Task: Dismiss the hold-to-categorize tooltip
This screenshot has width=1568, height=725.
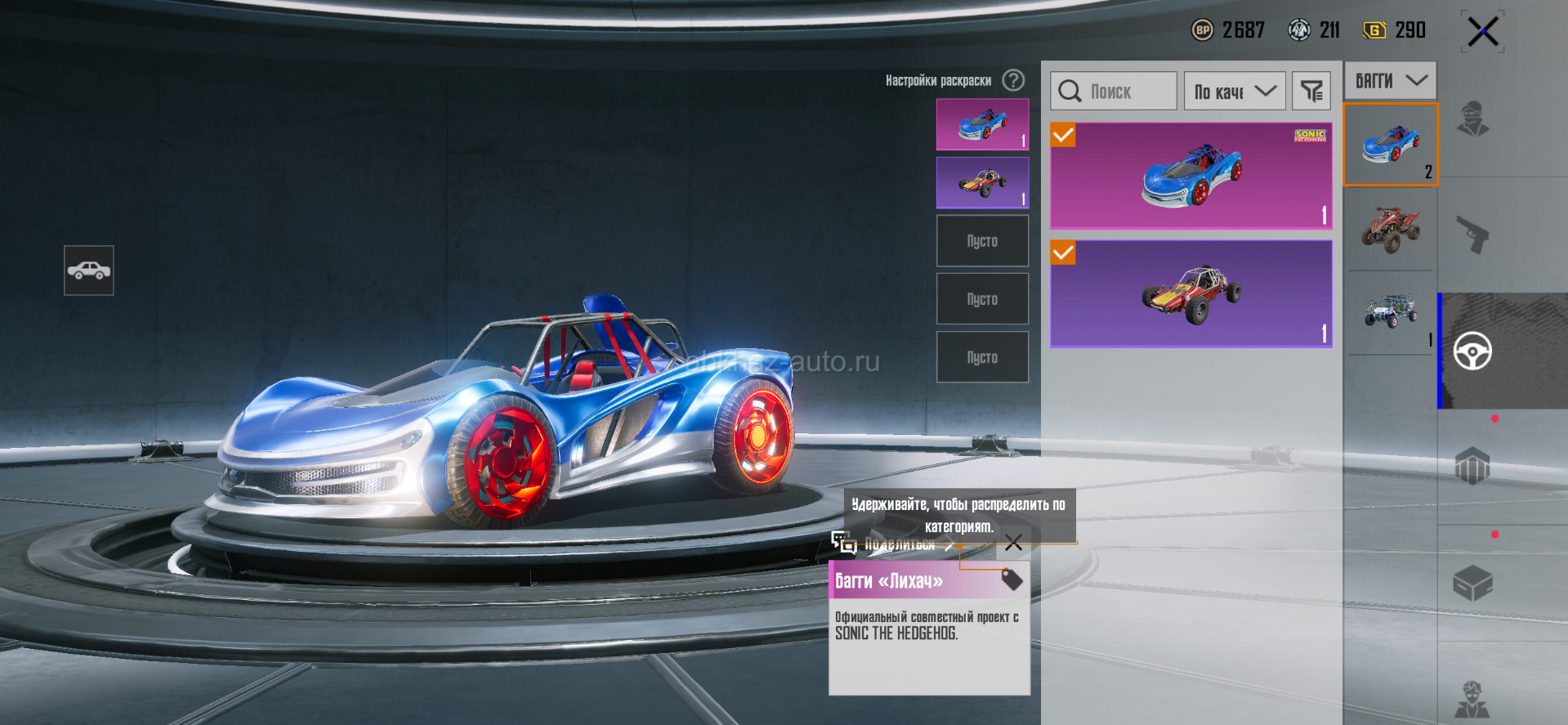Action: pyautogui.click(x=1013, y=543)
